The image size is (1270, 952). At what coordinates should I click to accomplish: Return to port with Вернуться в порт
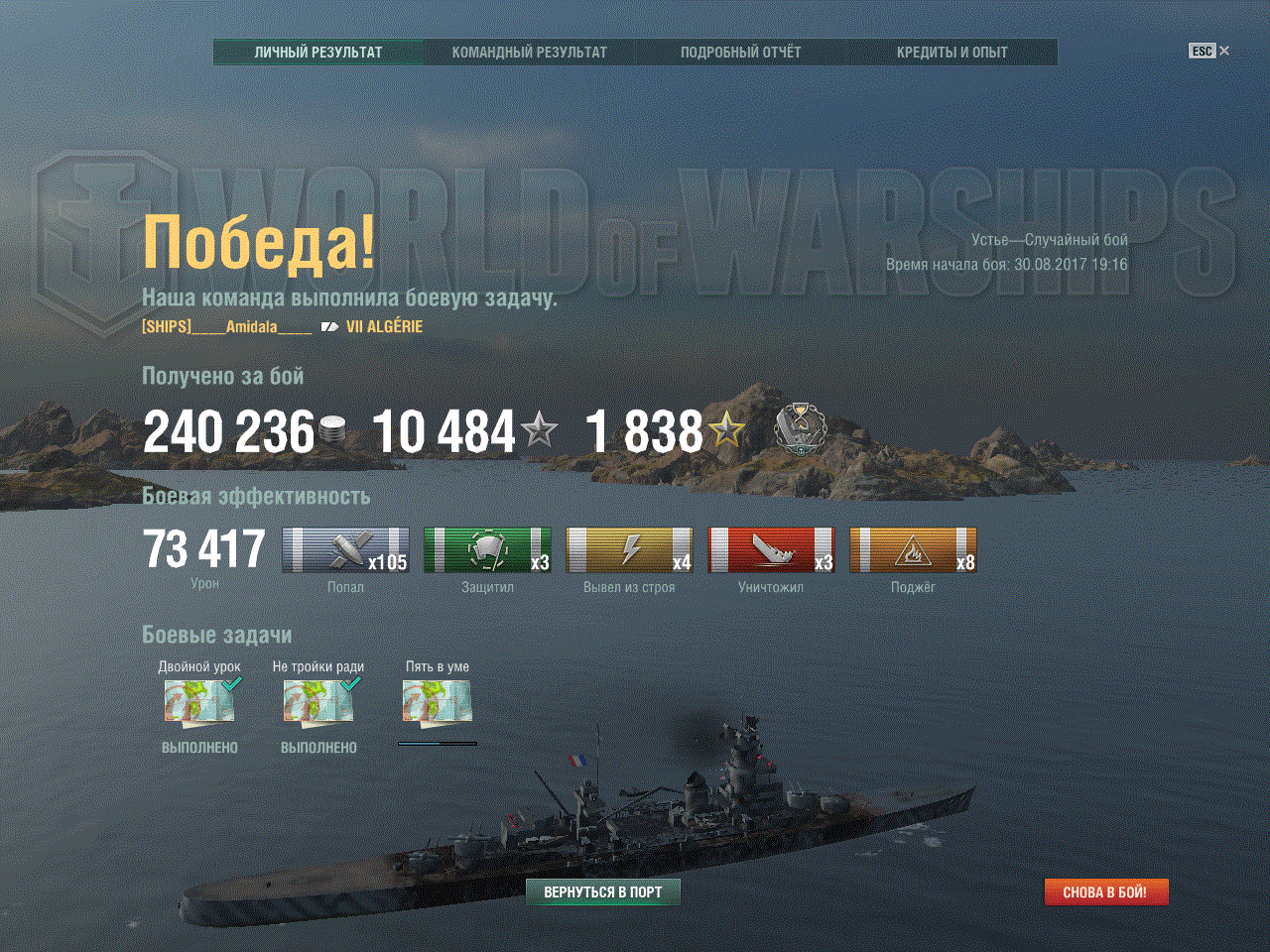pyautogui.click(x=602, y=892)
